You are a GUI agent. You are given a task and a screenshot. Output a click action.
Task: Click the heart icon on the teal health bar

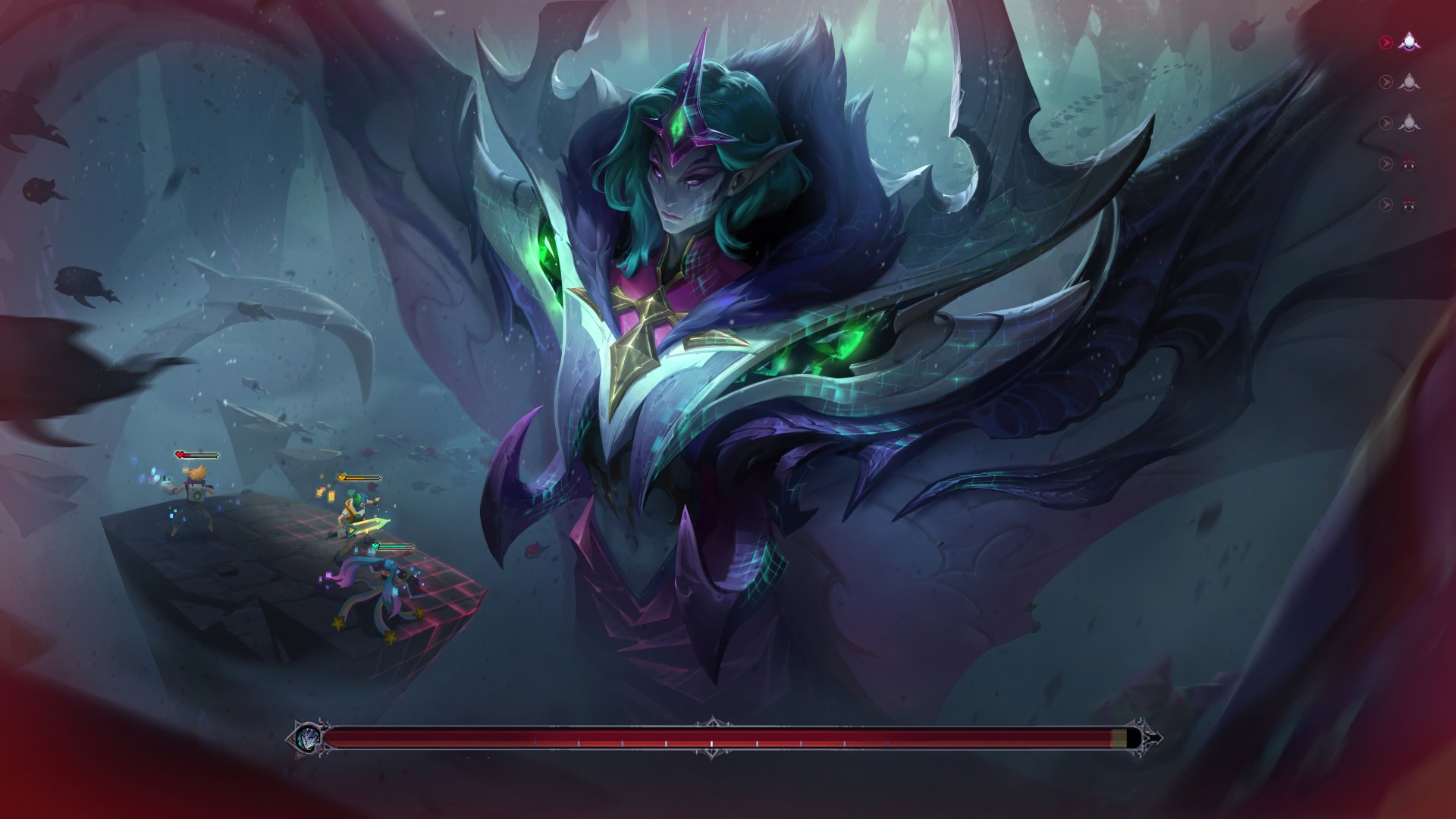(375, 546)
